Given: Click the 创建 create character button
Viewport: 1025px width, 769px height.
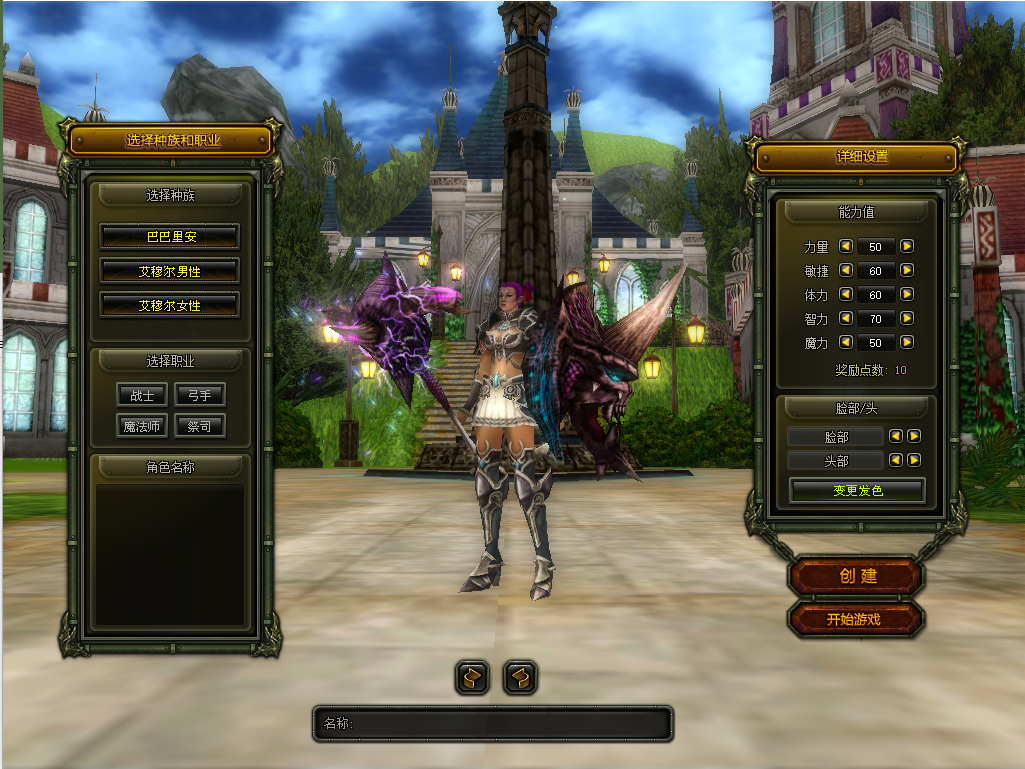Looking at the screenshot, I should [x=856, y=576].
